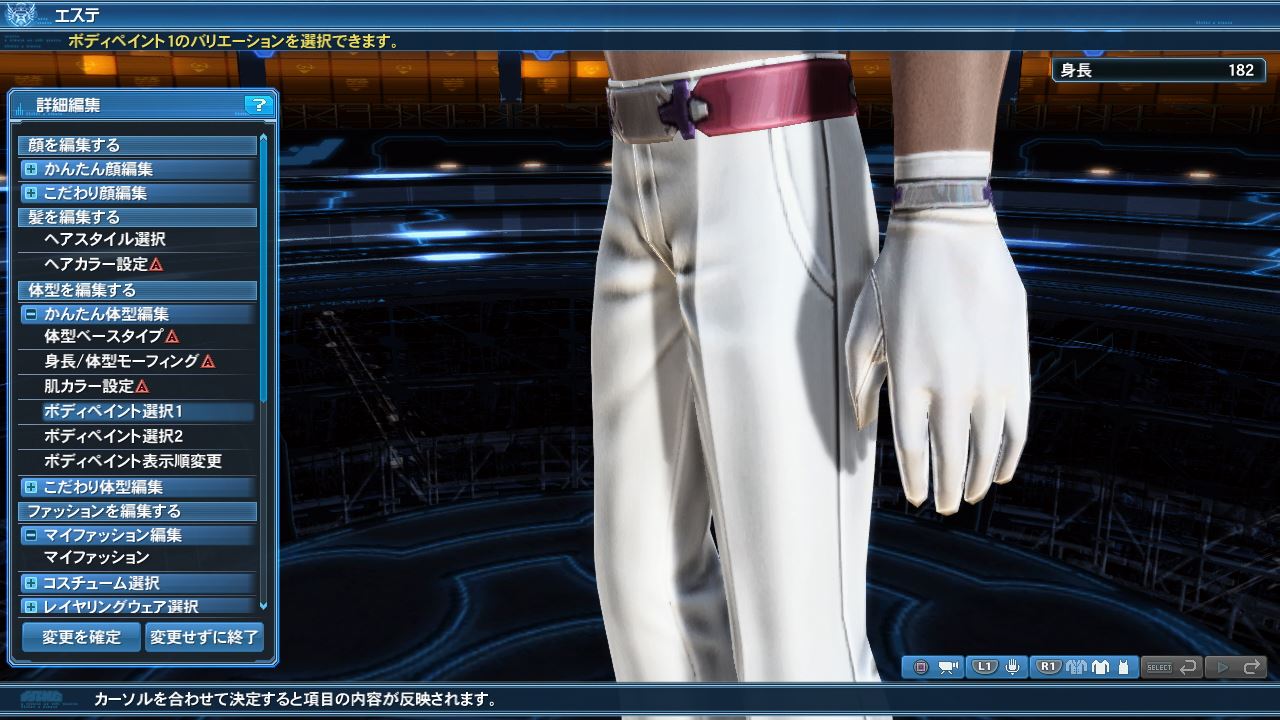
Task: Select ヘアスタイル選択 entry
Action: point(105,240)
